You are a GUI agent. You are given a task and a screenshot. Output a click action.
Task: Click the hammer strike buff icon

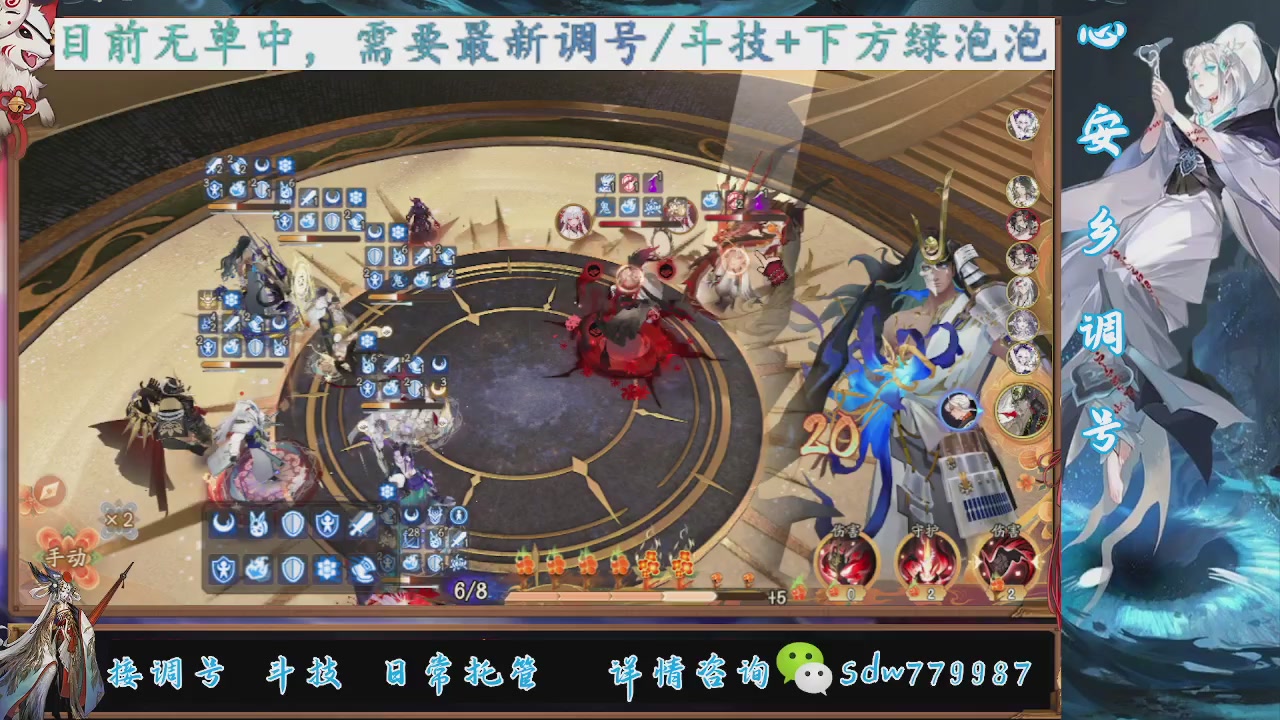click(362, 568)
